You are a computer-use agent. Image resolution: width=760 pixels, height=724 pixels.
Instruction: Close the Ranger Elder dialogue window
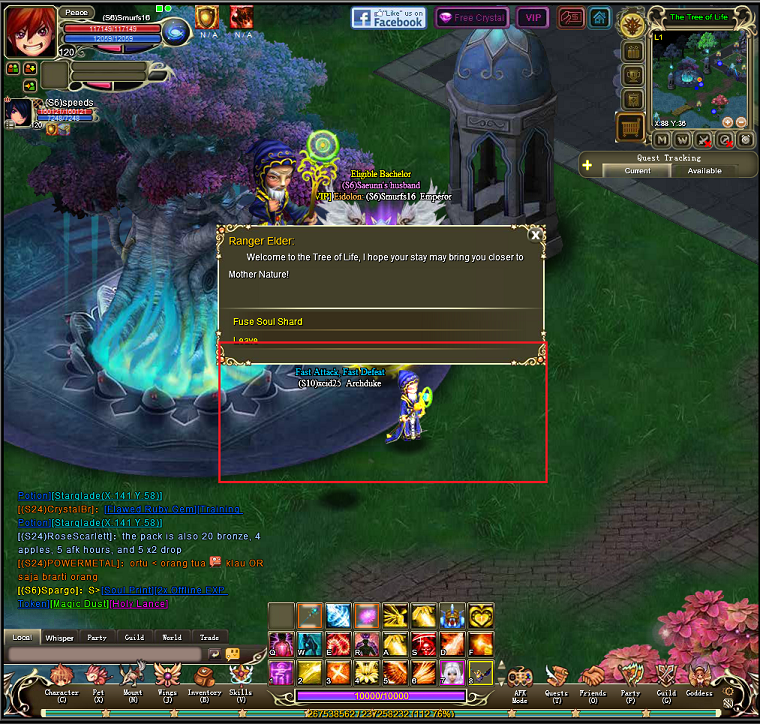point(536,235)
